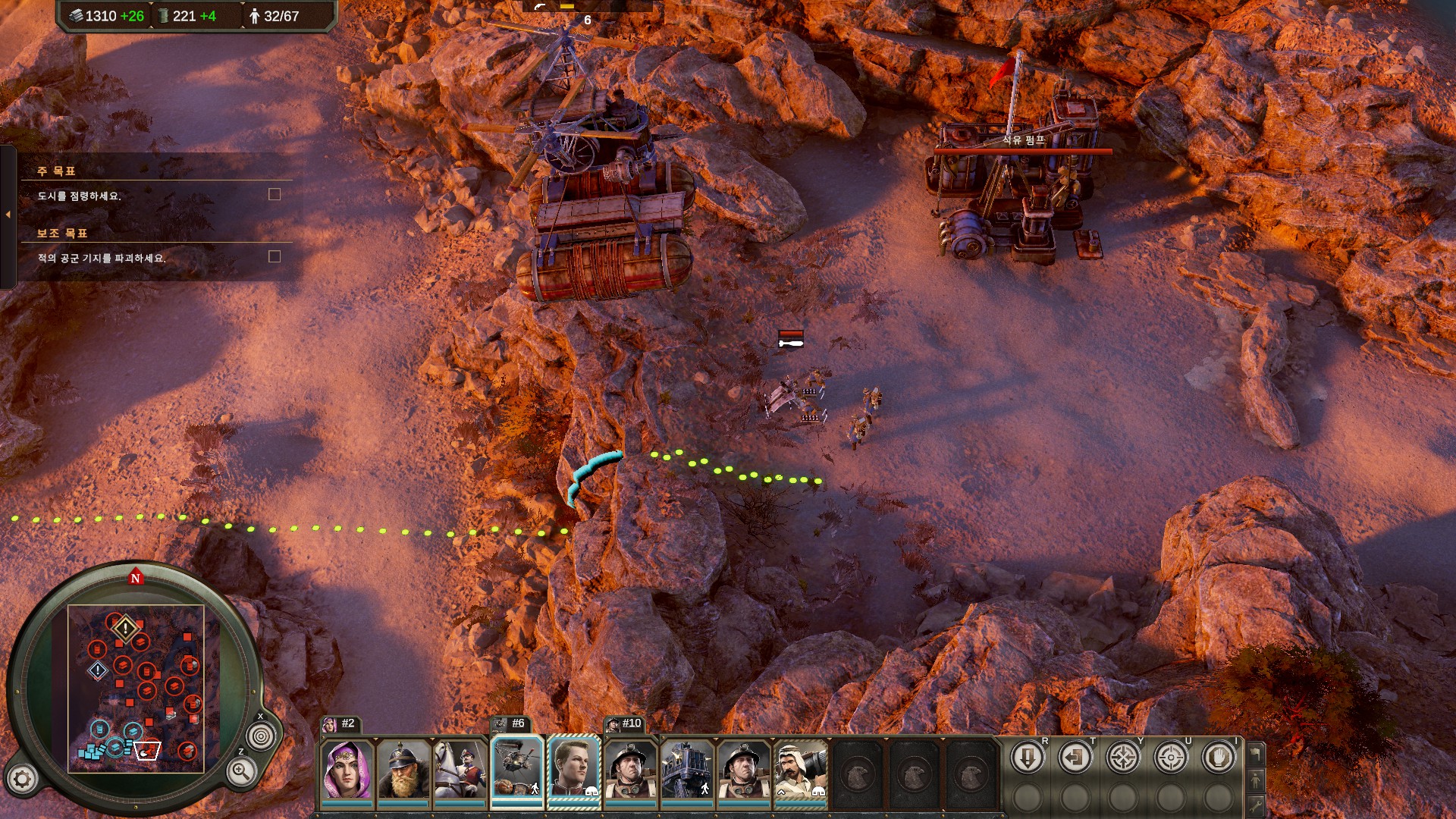Activate the down-arrow exclamation command
The image size is (1456, 819).
tap(1028, 758)
